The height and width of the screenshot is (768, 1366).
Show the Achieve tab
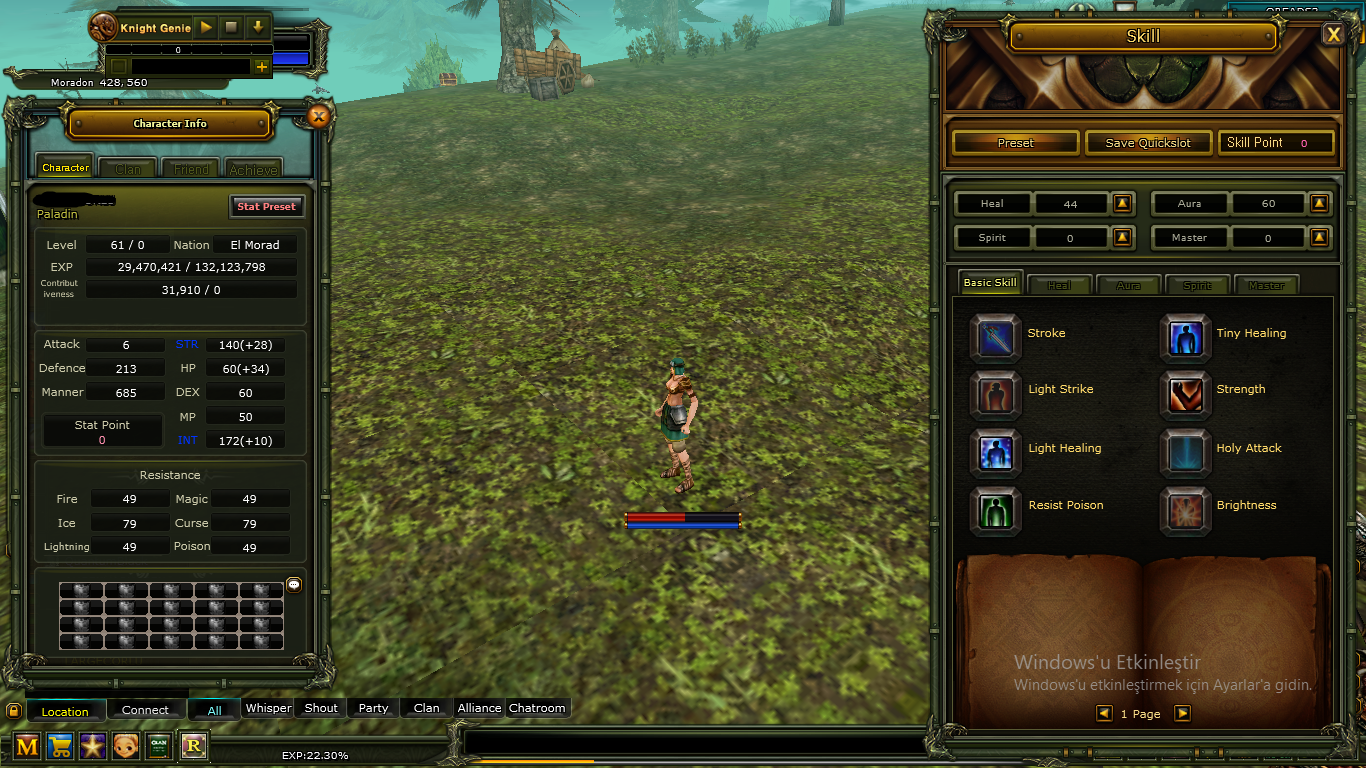(x=253, y=169)
